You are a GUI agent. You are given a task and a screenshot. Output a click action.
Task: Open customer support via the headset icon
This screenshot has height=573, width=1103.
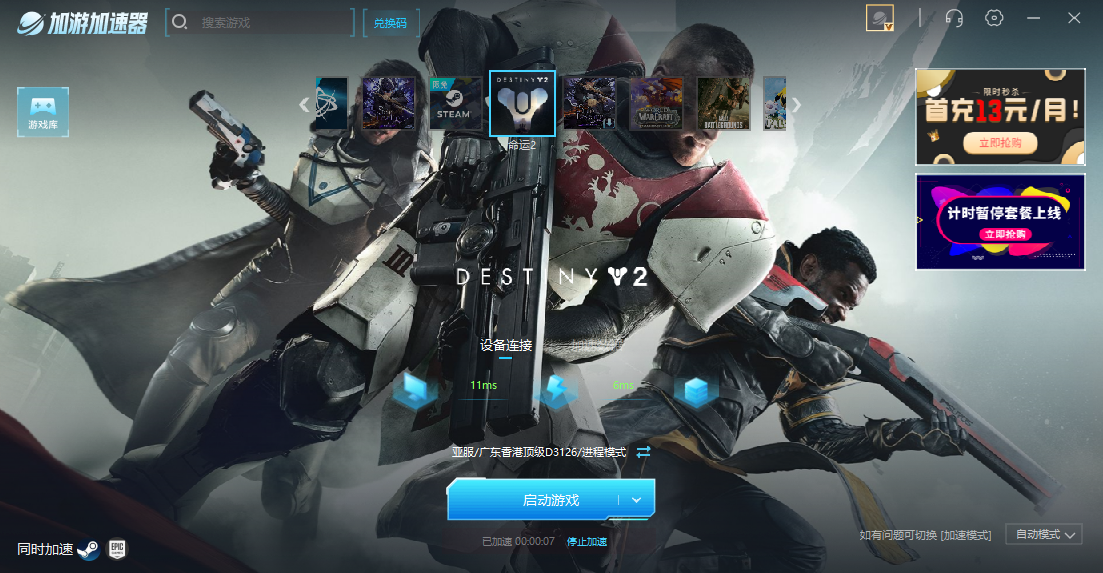coord(954,18)
